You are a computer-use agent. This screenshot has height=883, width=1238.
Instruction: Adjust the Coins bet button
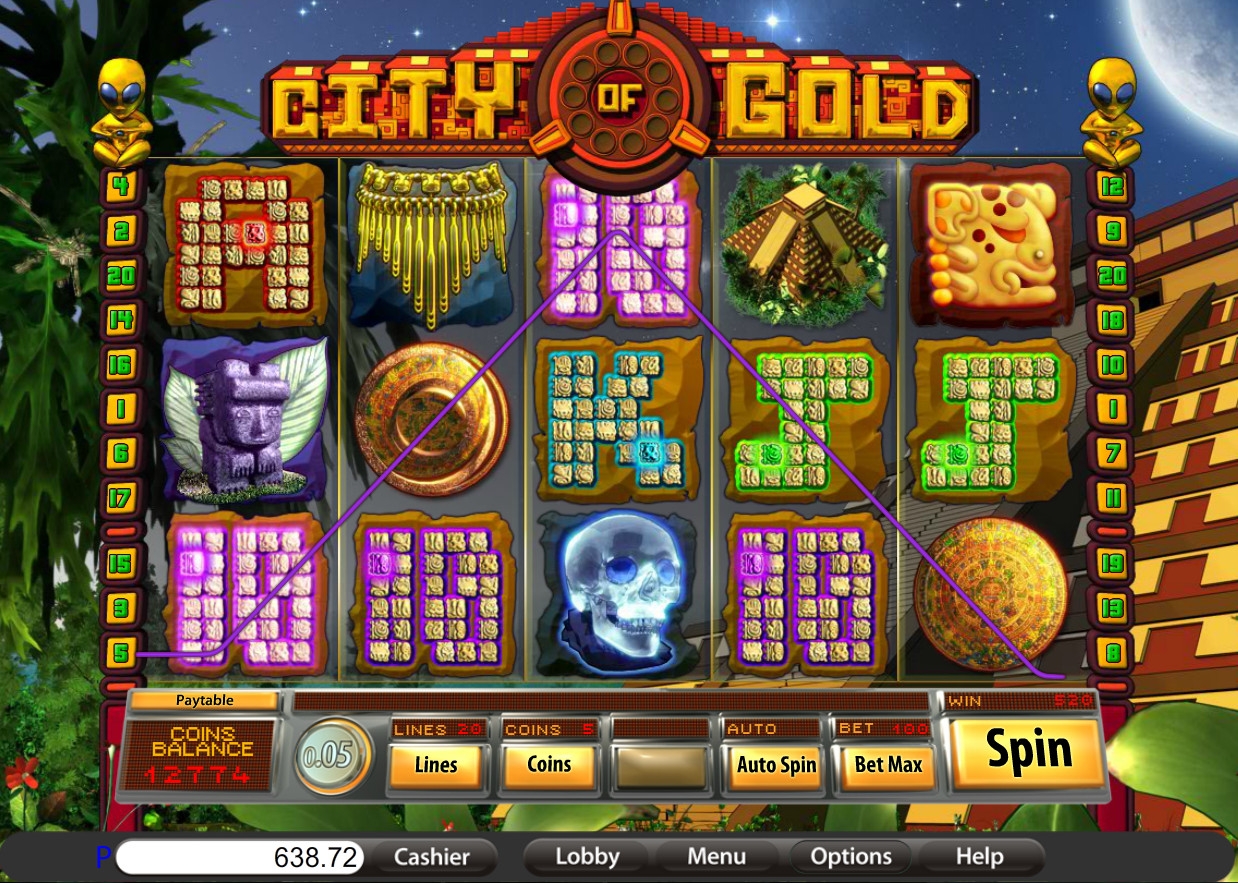(549, 765)
